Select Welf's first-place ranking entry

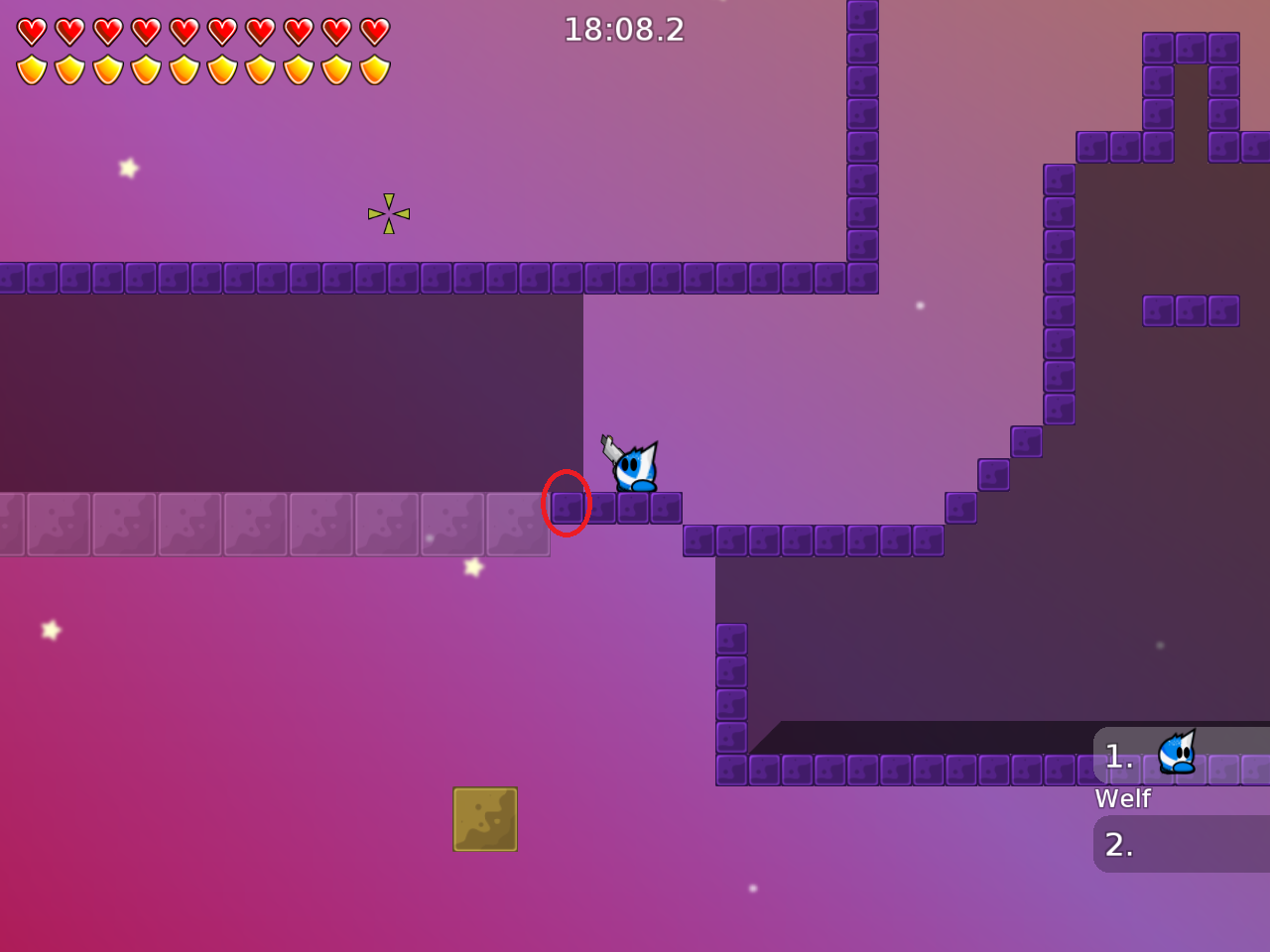point(1181,756)
